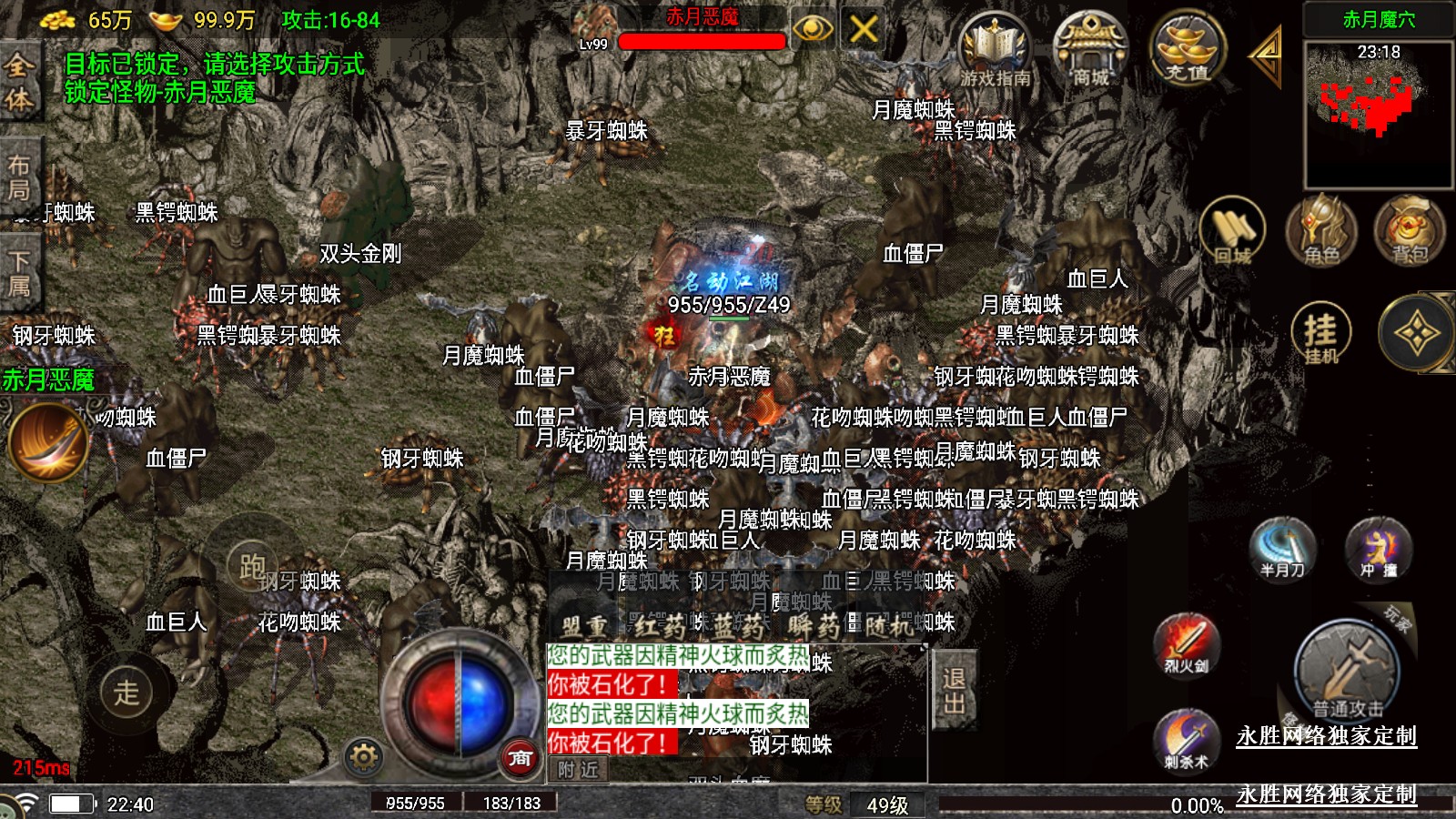Screen dimensions: 1456x819
Task: View target details with the eye icon
Action: tap(813, 30)
